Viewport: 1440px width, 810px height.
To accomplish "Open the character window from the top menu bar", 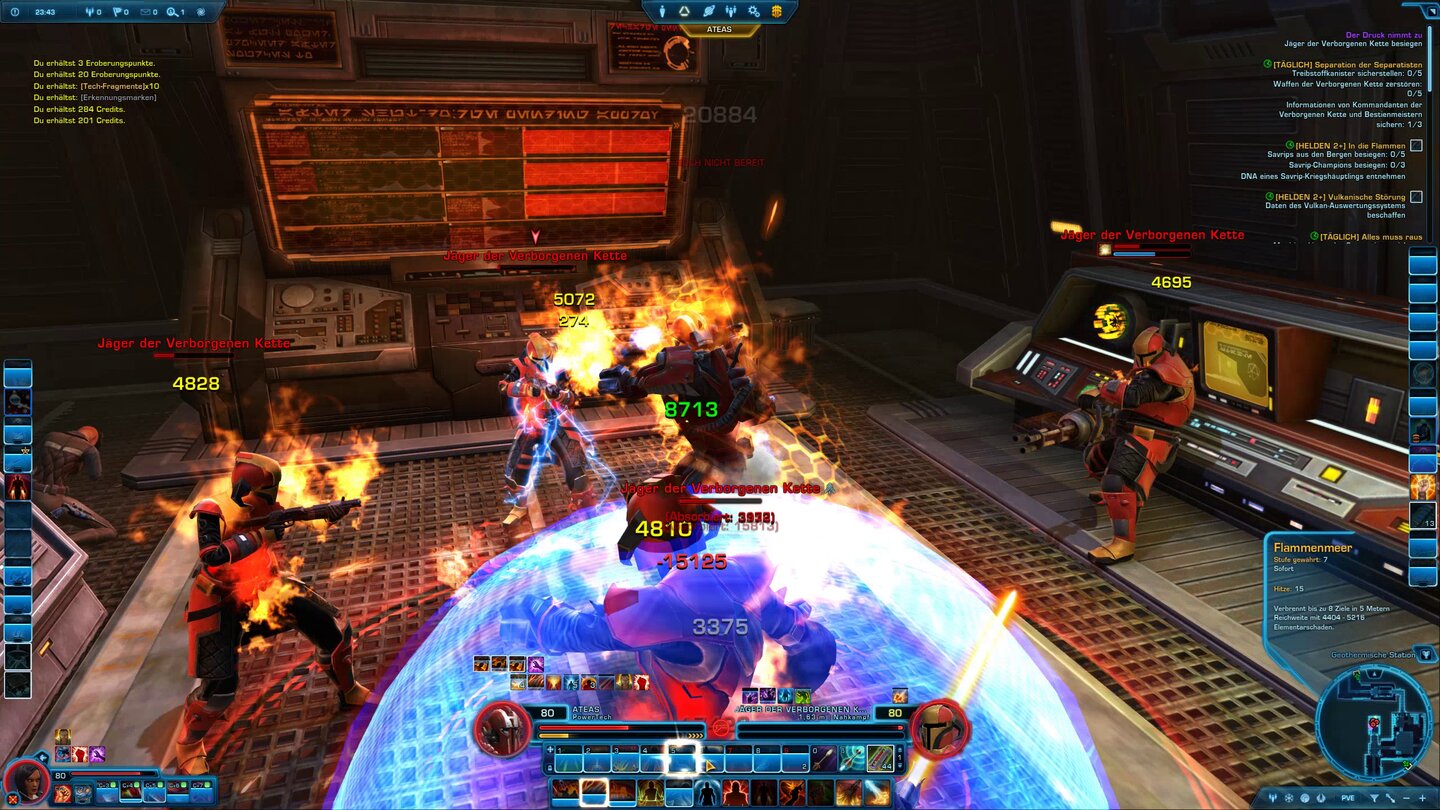I will 663,11.
